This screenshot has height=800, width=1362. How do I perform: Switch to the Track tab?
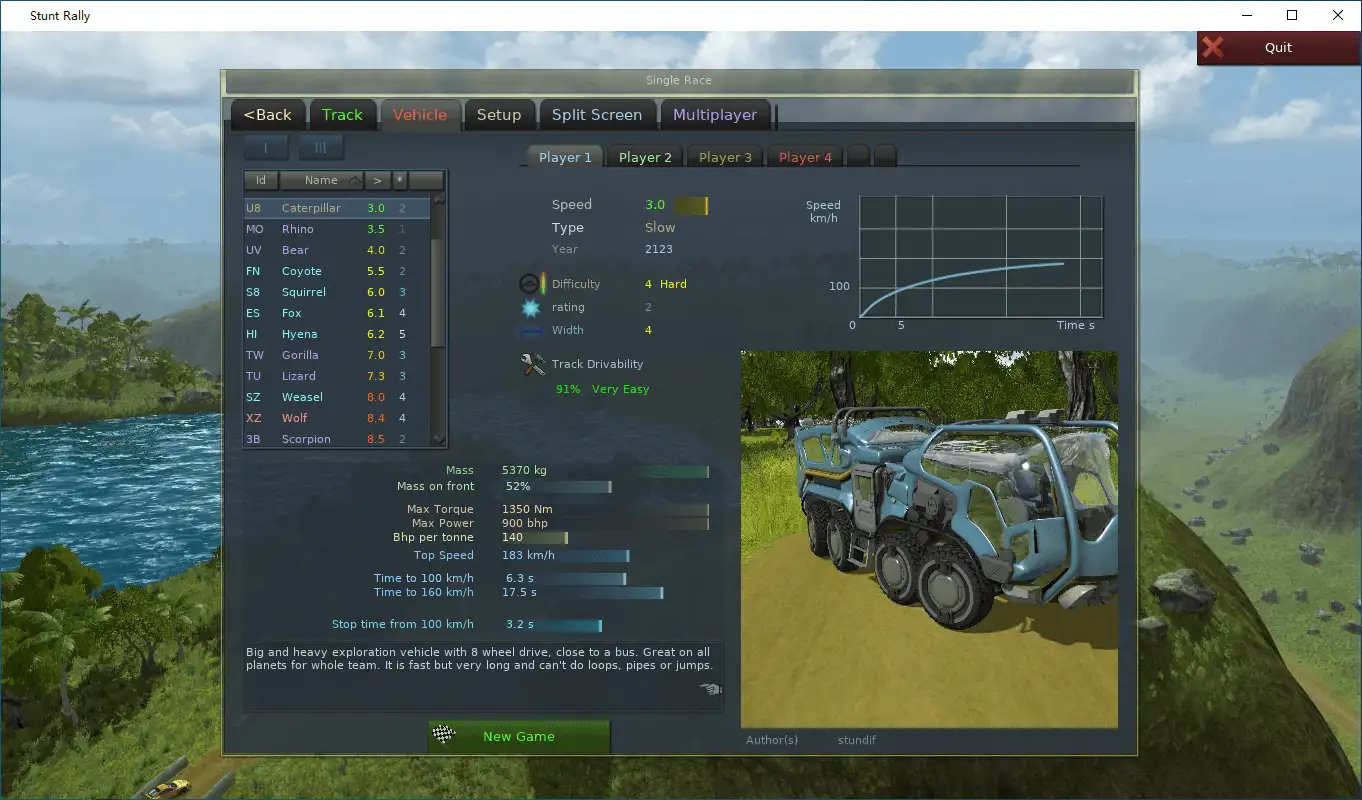click(342, 115)
